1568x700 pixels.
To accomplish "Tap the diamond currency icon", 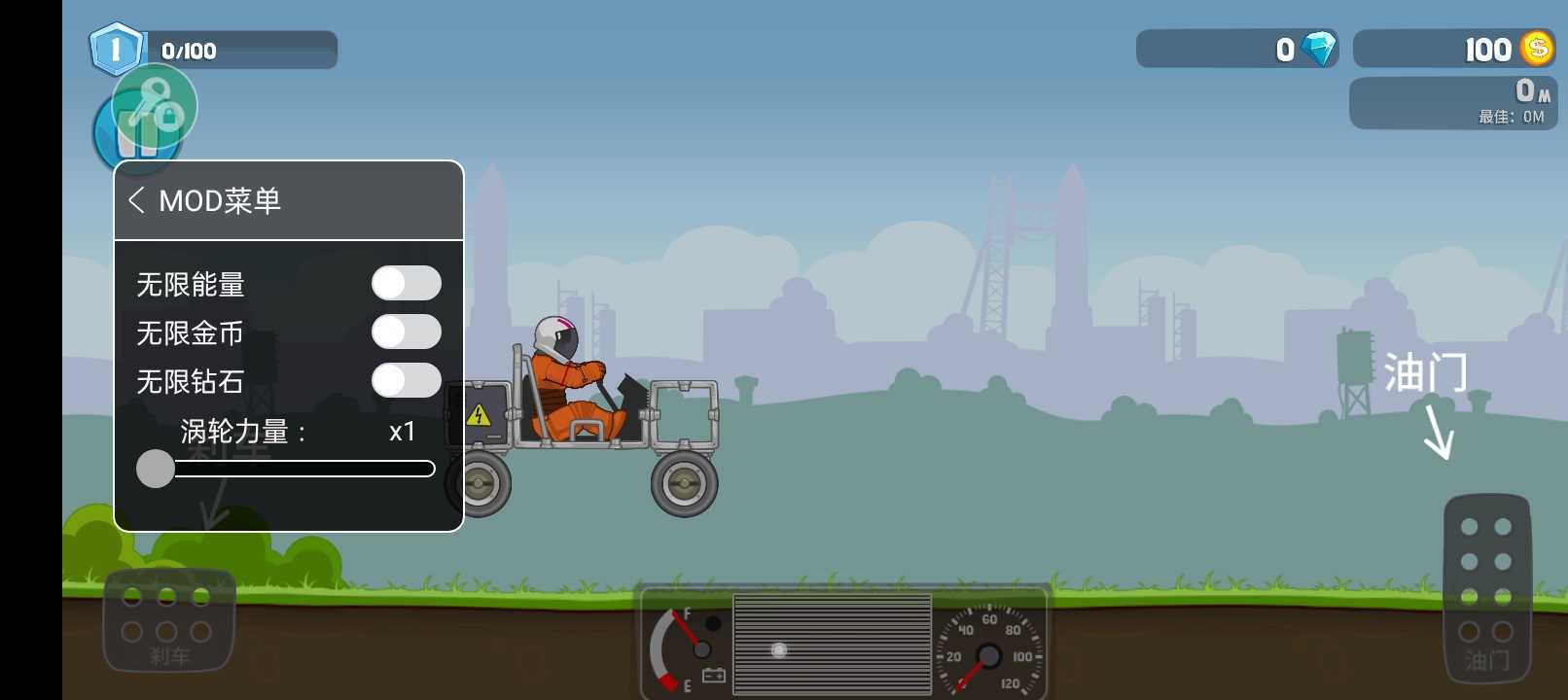I will (1318, 47).
